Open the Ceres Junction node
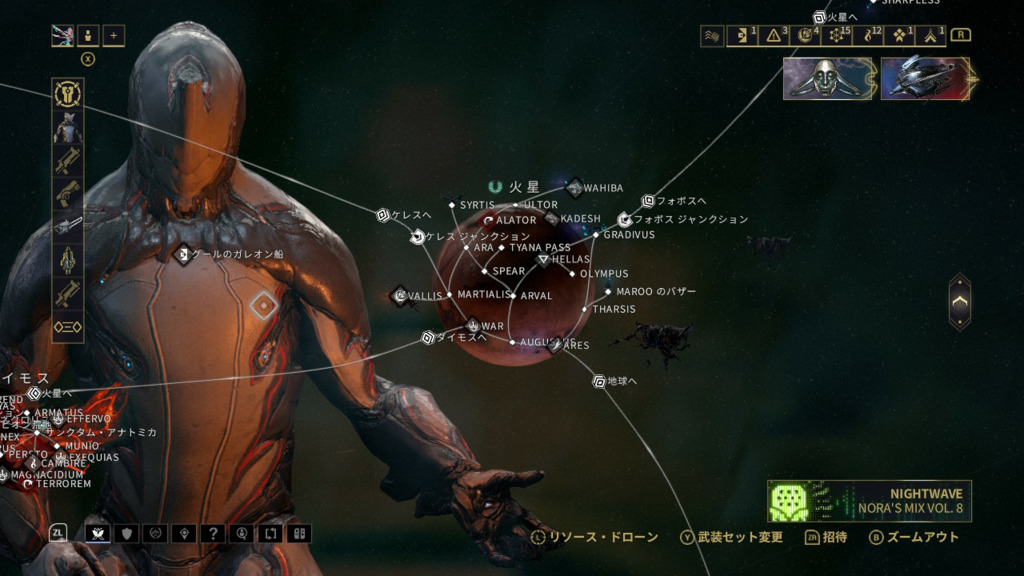 coord(418,237)
